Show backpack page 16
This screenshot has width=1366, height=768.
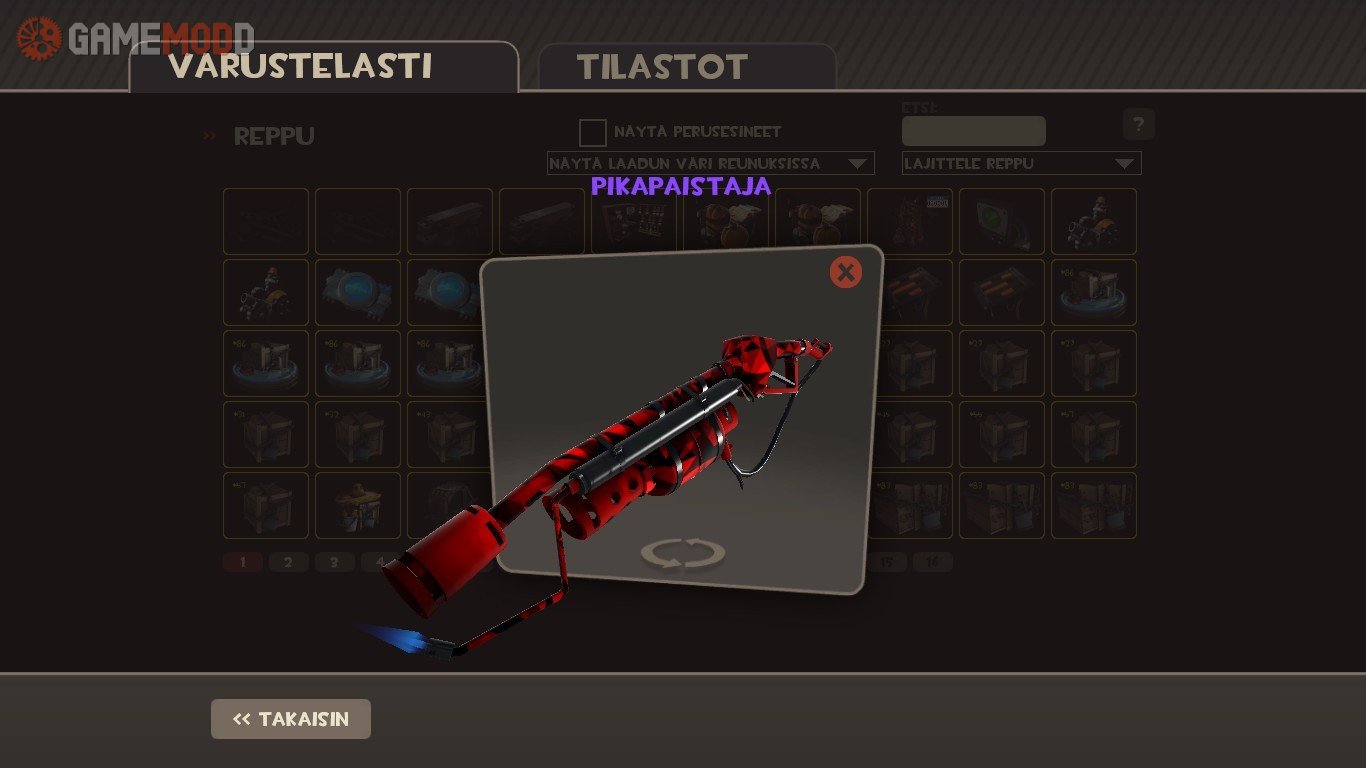tap(932, 562)
